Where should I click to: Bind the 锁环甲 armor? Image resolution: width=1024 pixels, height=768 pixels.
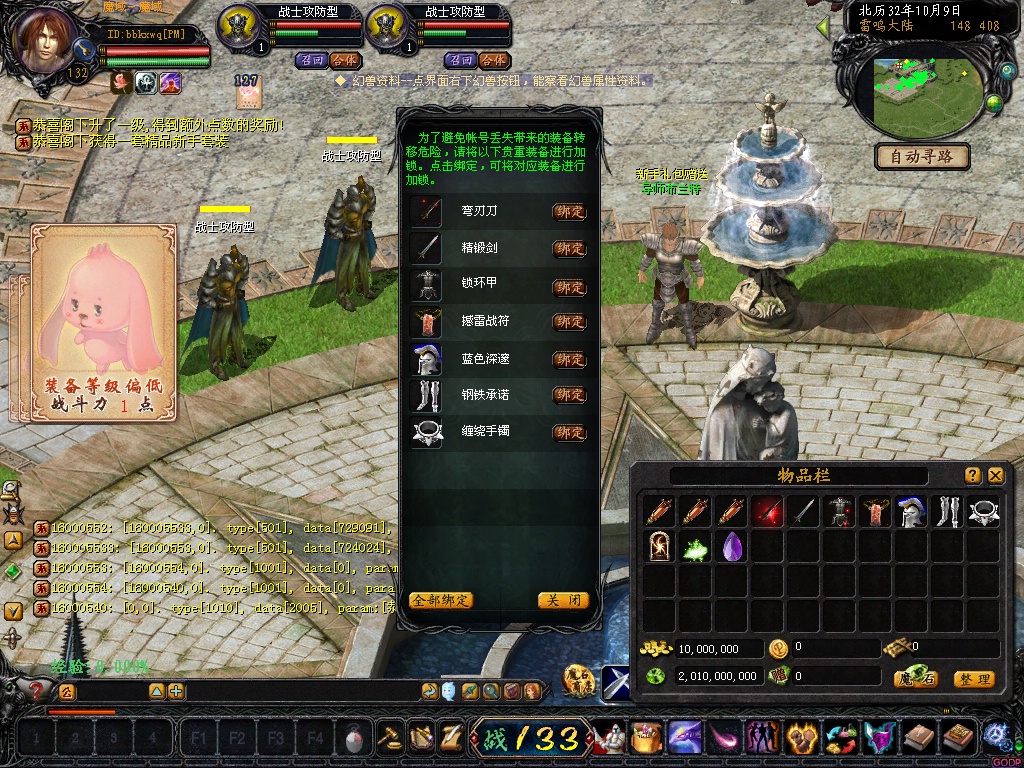point(569,287)
